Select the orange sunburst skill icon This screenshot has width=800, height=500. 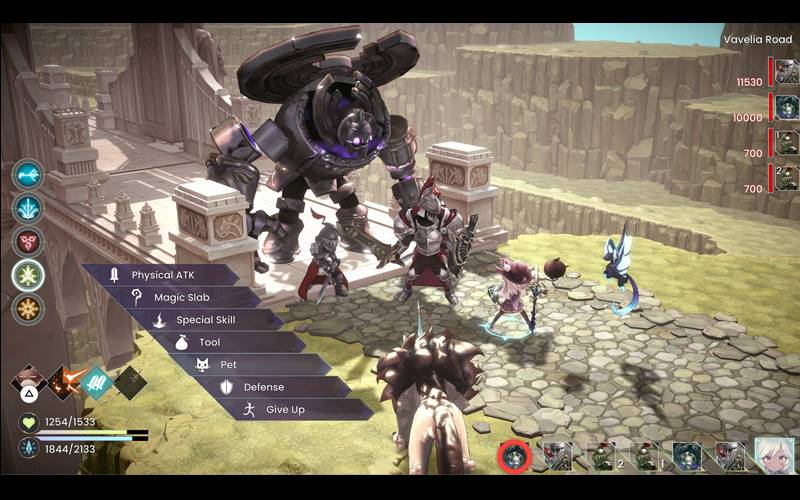tap(28, 308)
